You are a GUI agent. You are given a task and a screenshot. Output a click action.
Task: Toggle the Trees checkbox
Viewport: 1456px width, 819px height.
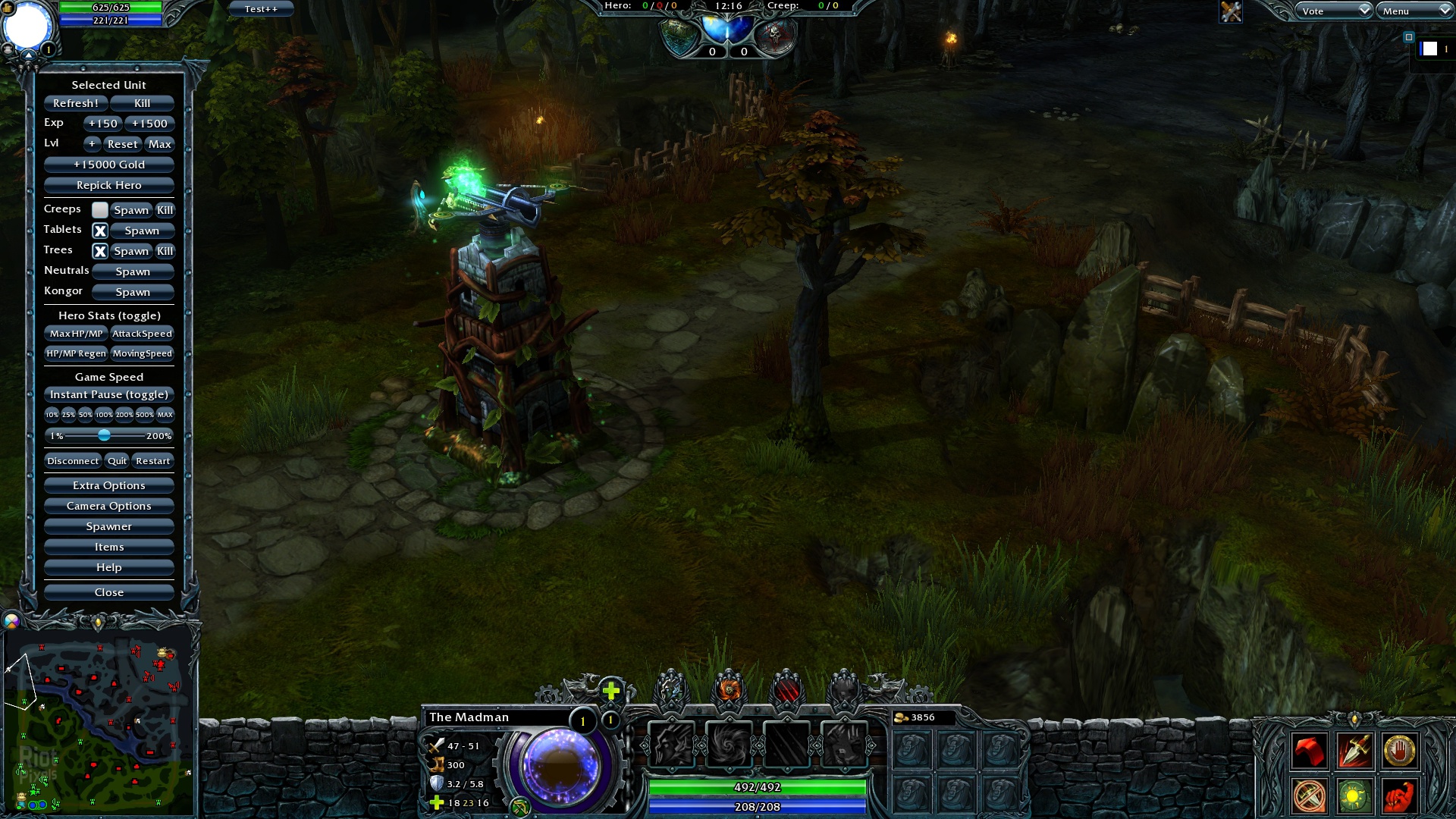coord(100,251)
